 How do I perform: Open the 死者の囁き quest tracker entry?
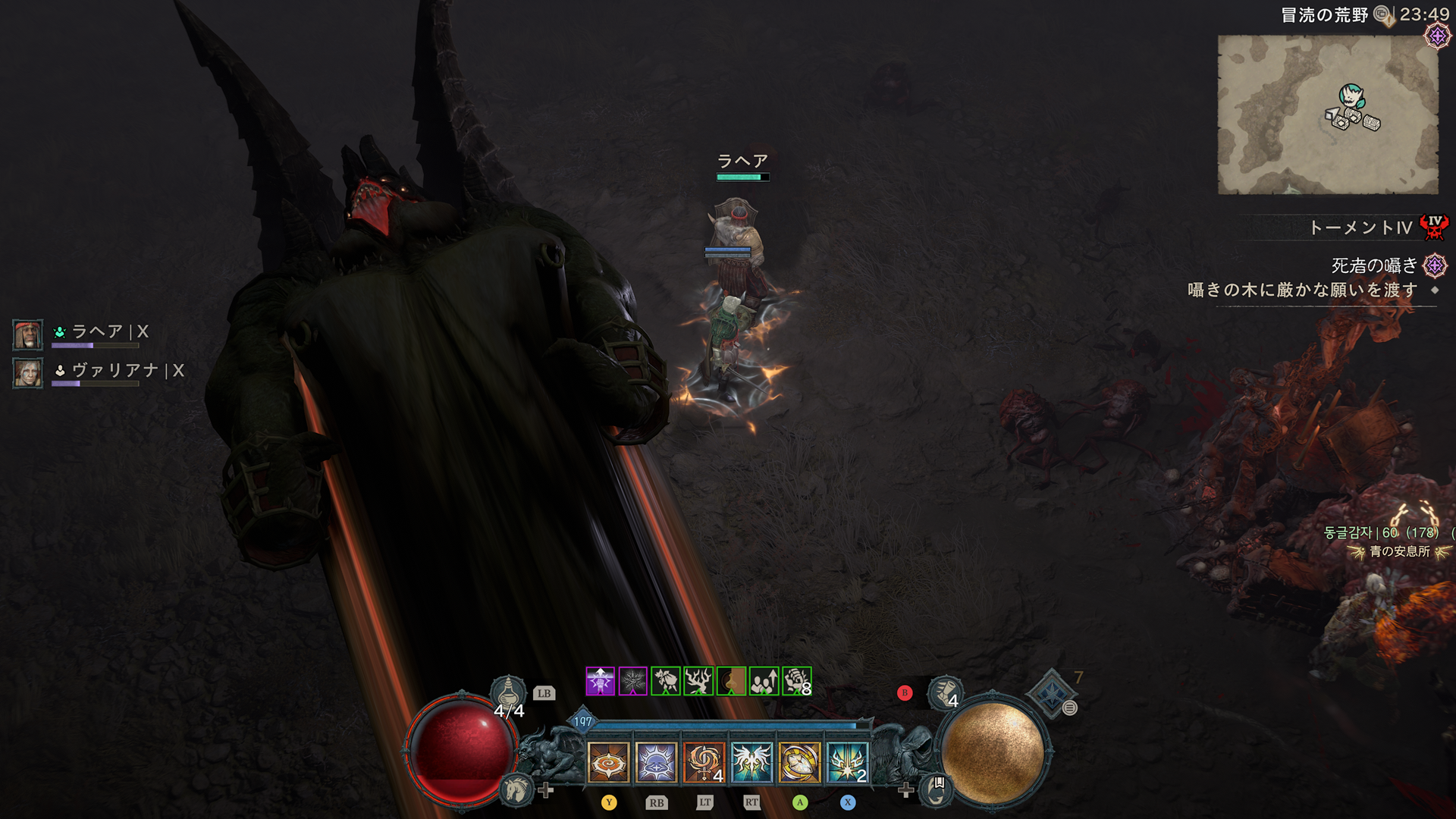(x=1374, y=265)
